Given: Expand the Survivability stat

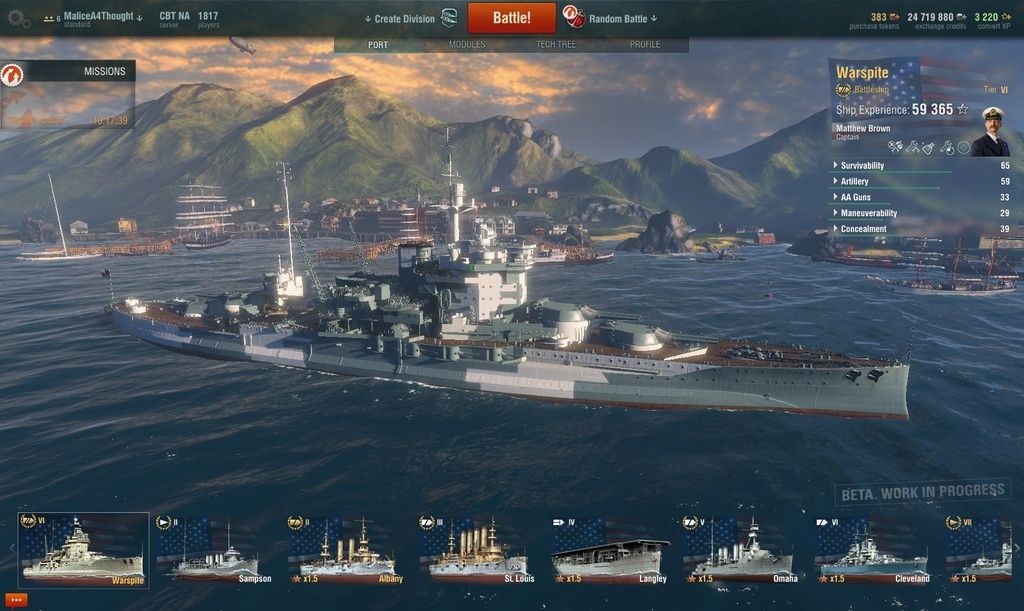Looking at the screenshot, I should (862, 165).
